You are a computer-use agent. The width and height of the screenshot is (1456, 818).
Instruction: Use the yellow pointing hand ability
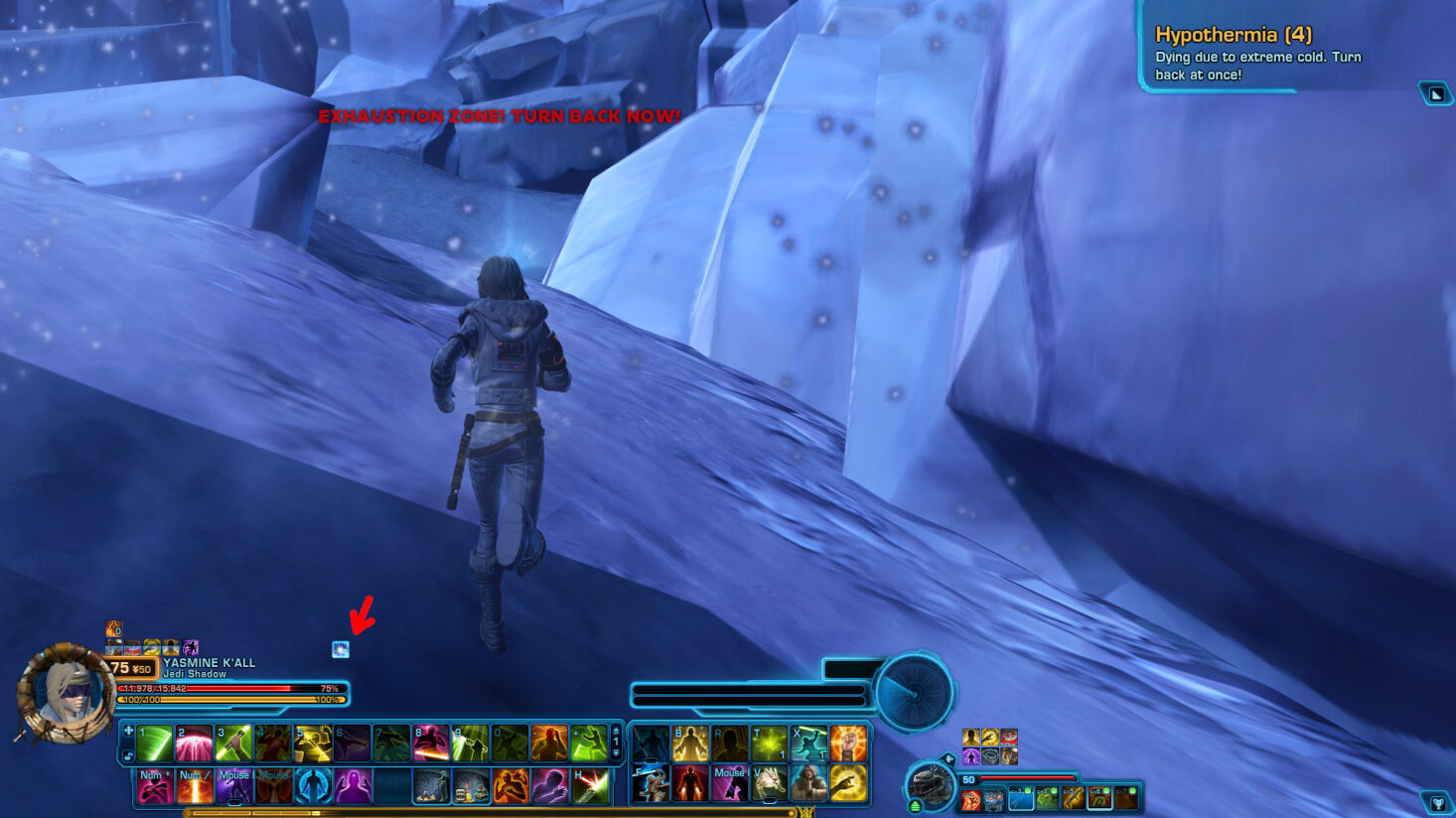point(848,784)
